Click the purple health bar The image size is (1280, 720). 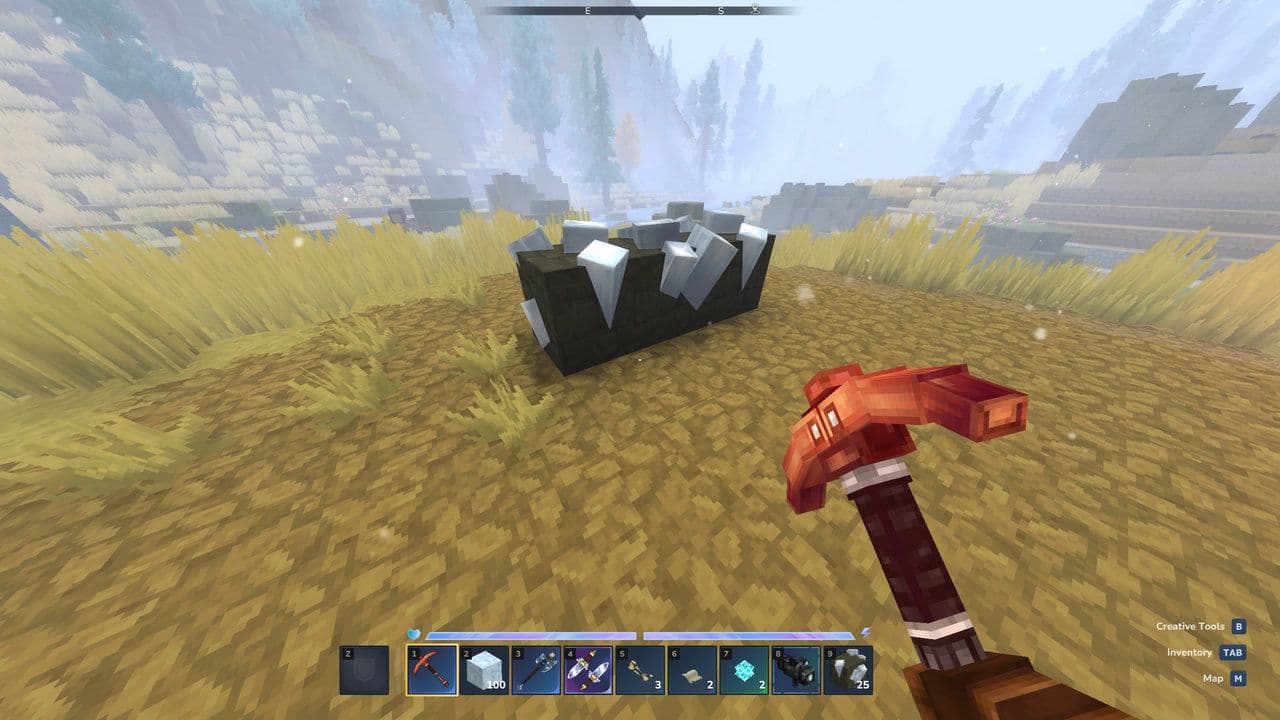(x=530, y=633)
